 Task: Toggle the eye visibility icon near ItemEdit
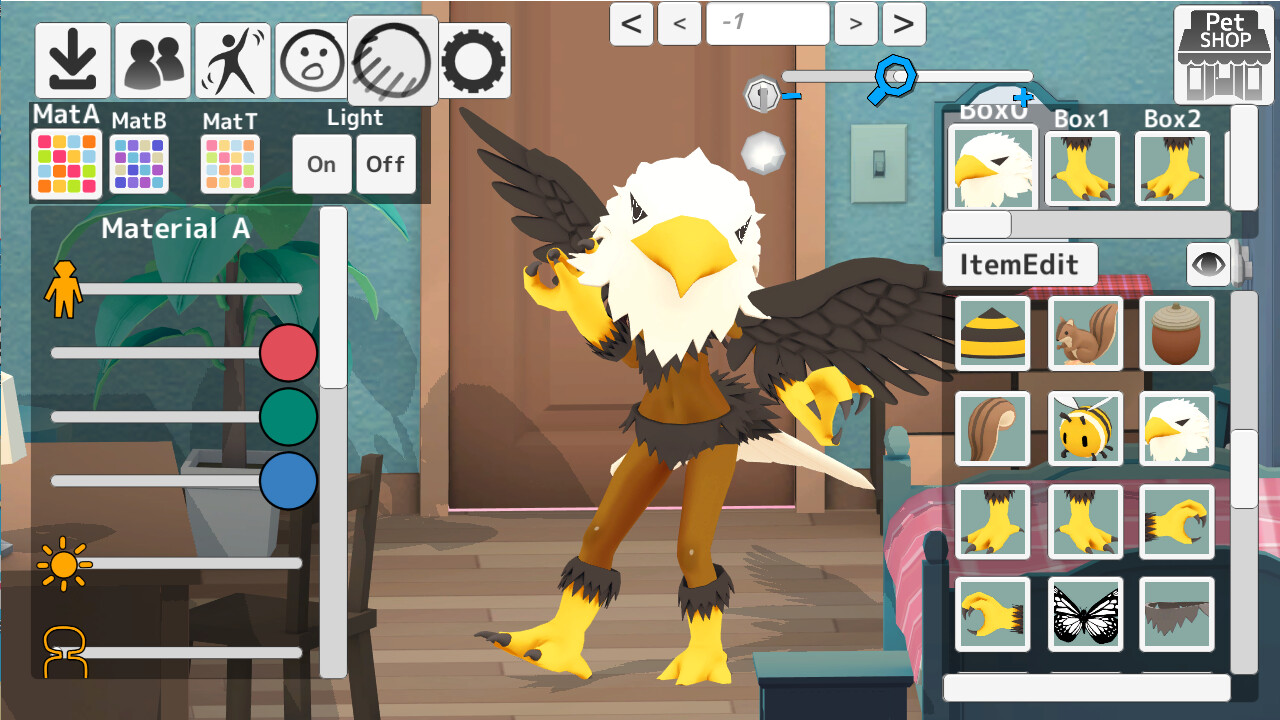1207,264
